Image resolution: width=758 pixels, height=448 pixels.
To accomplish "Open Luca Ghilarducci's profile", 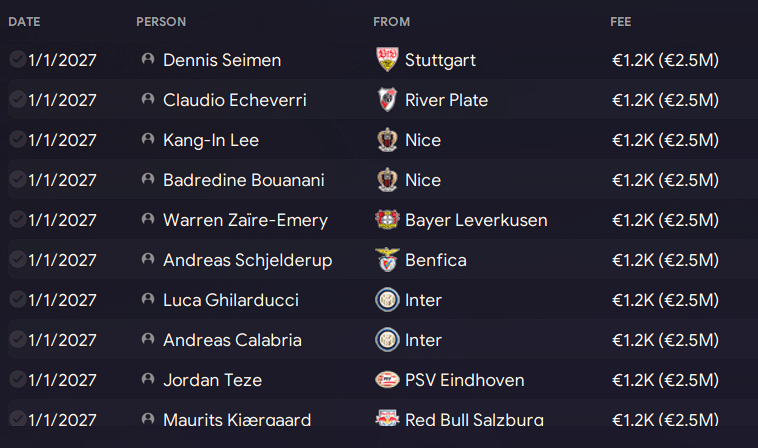I will (230, 300).
